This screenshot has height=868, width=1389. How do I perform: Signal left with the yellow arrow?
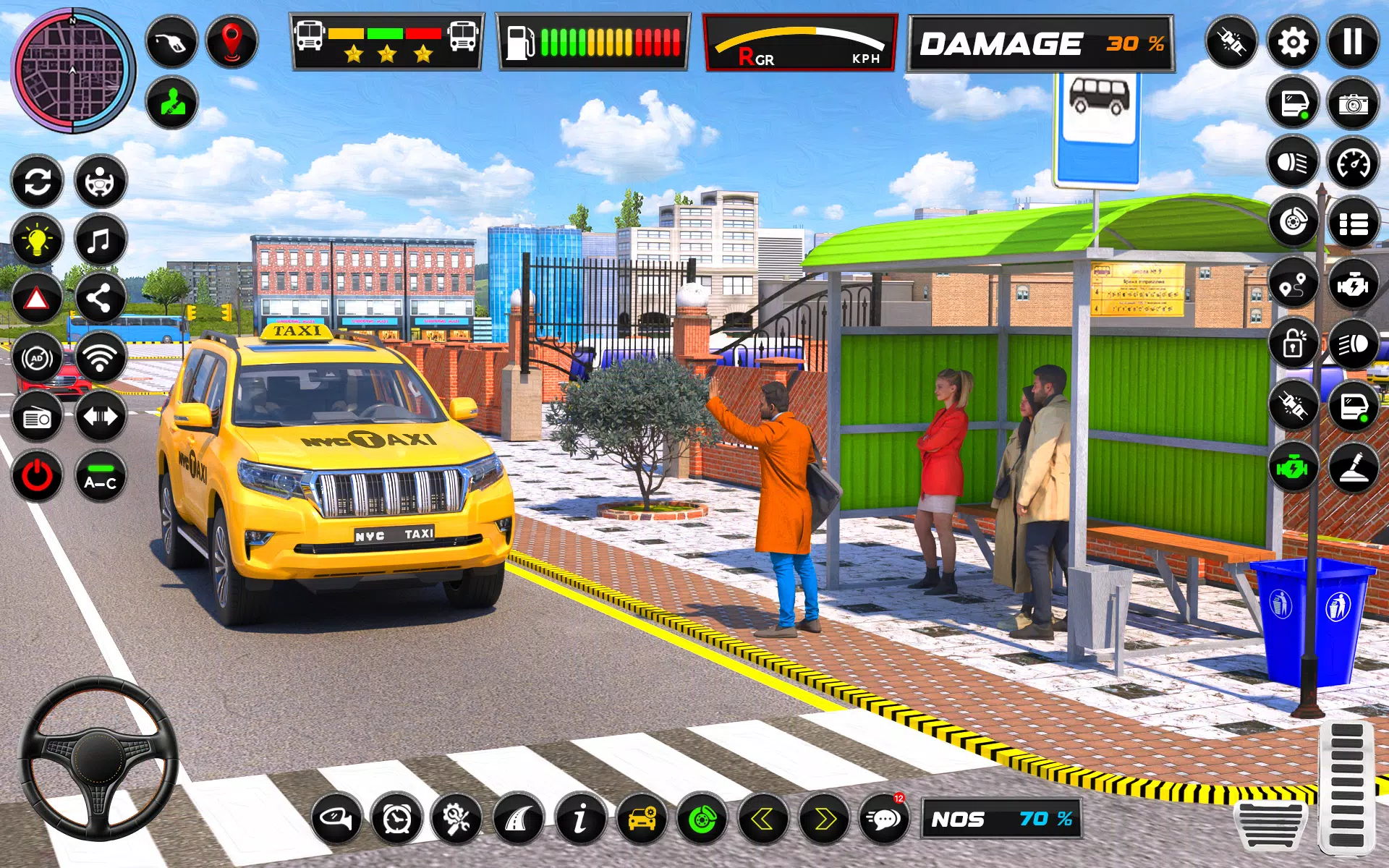tap(763, 820)
